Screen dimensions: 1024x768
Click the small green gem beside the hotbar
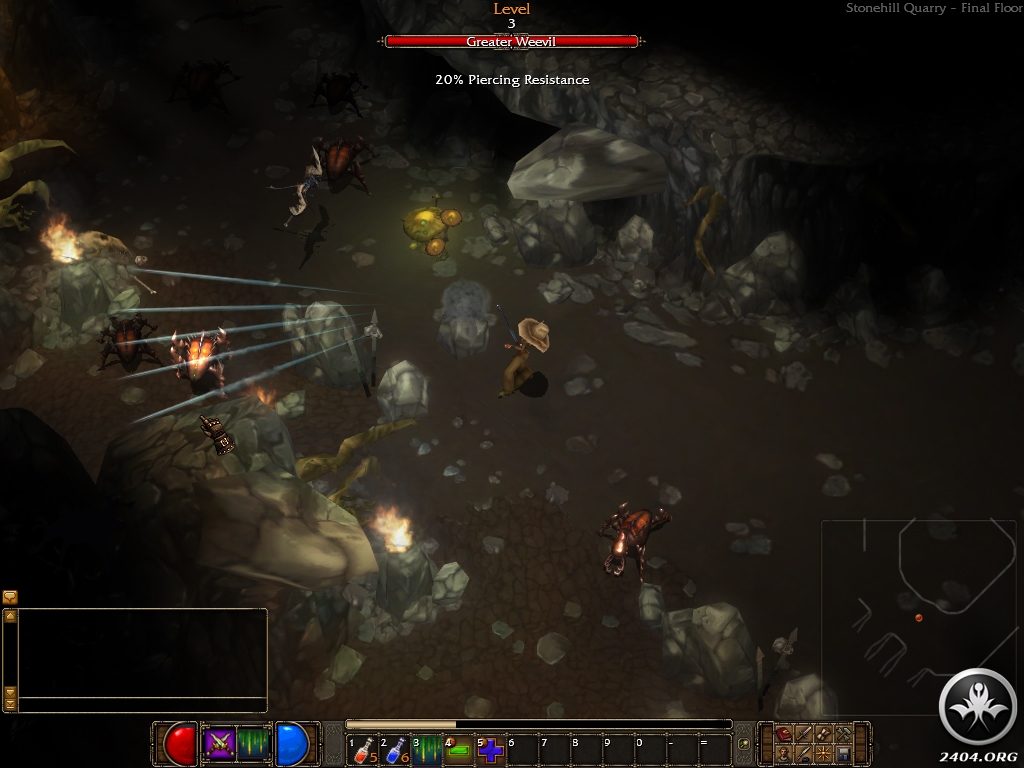(743, 744)
